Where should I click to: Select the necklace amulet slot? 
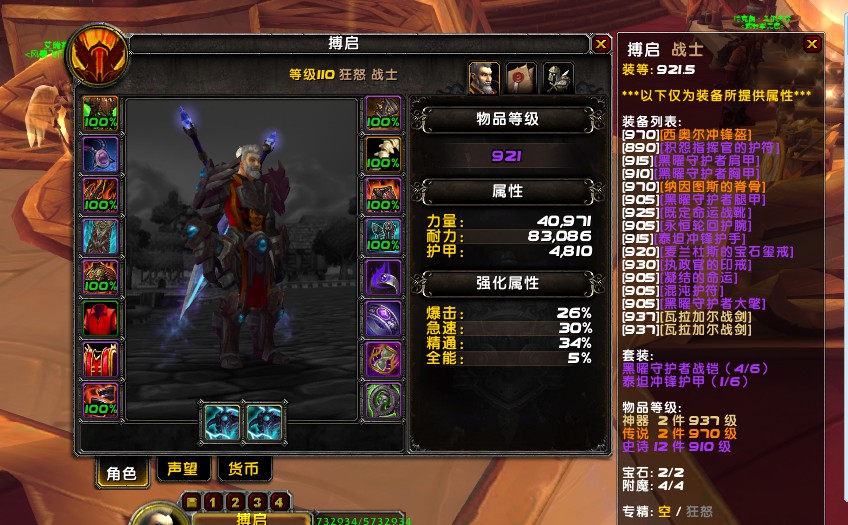pyautogui.click(x=101, y=154)
